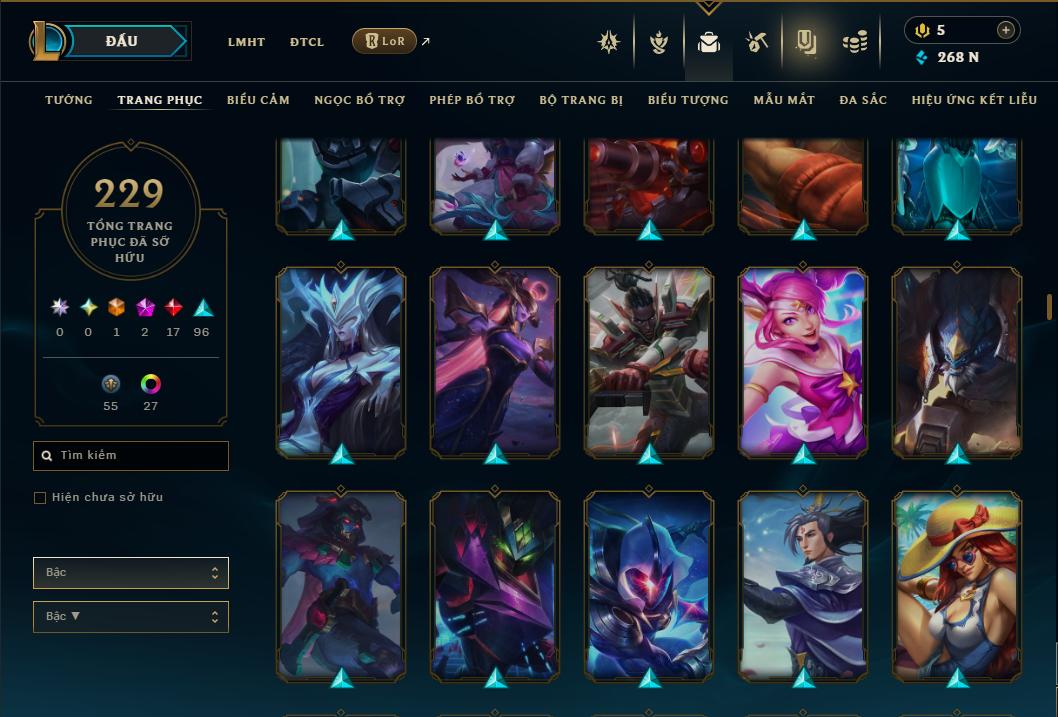Image resolution: width=1058 pixels, height=717 pixels.
Task: Toggle the Hiện chưa sở hữu checkbox
Action: pyautogui.click(x=40, y=498)
